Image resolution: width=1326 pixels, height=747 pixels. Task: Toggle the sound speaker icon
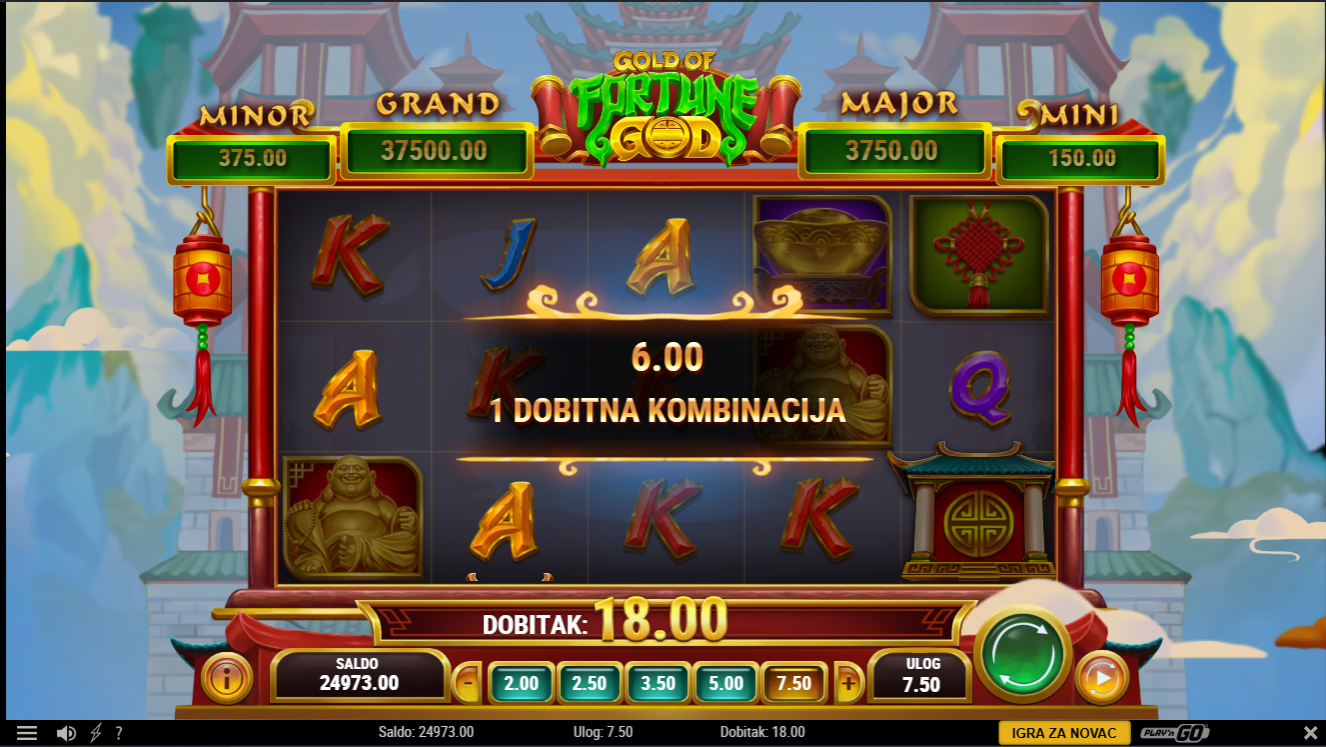[66, 733]
